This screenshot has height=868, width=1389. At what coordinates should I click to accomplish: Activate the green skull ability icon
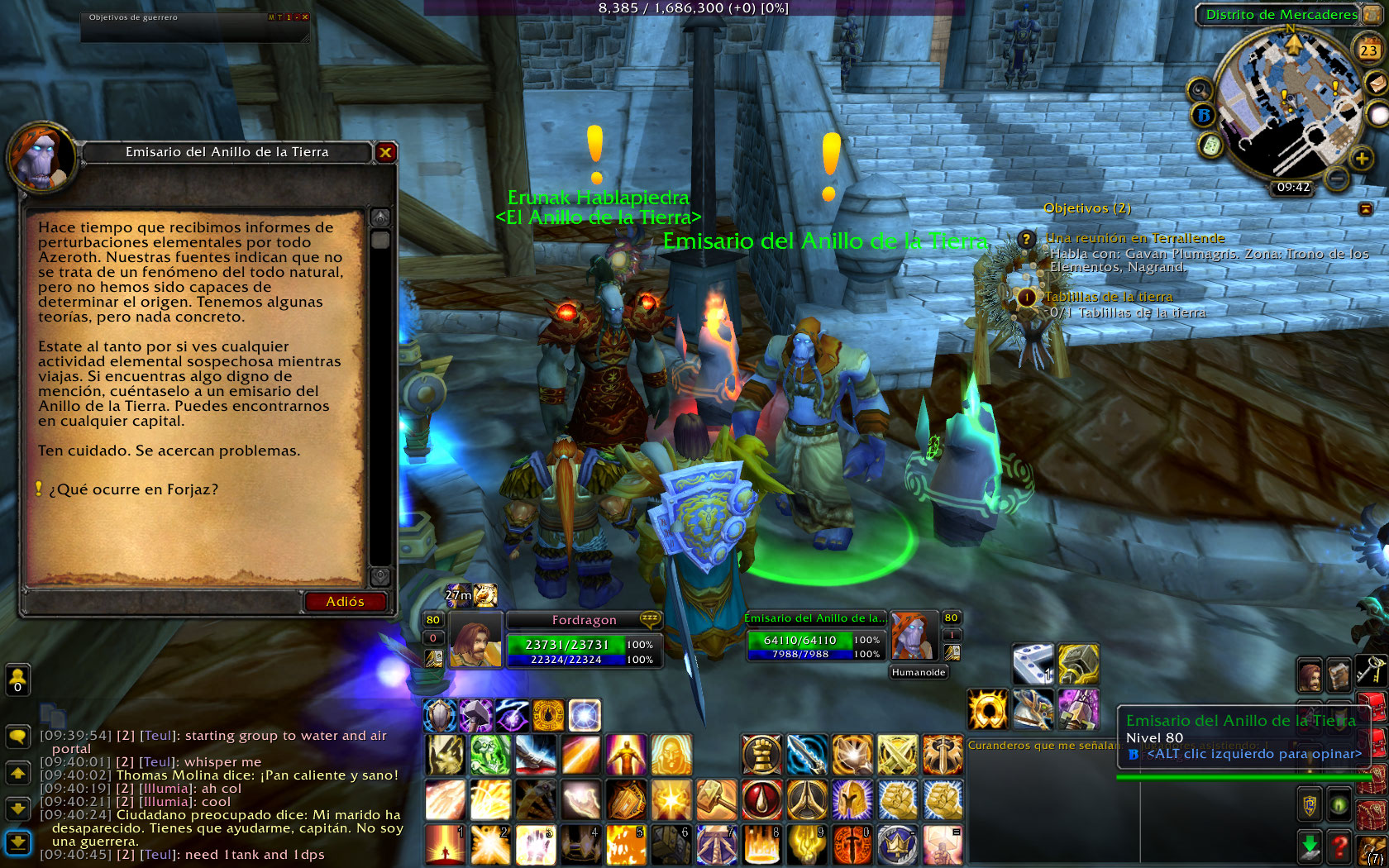tap(490, 755)
